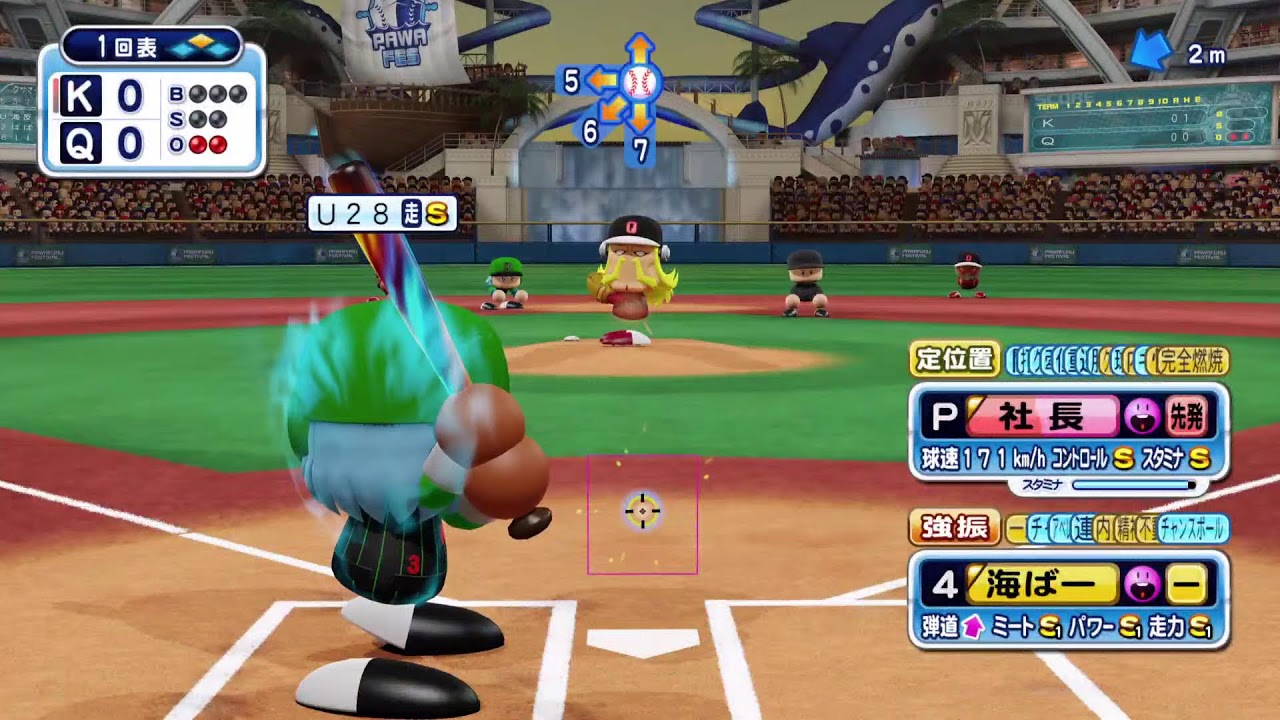Select the batter 海ばー info panel
Image resolution: width=1280 pixels, height=720 pixels.
click(x=1068, y=600)
